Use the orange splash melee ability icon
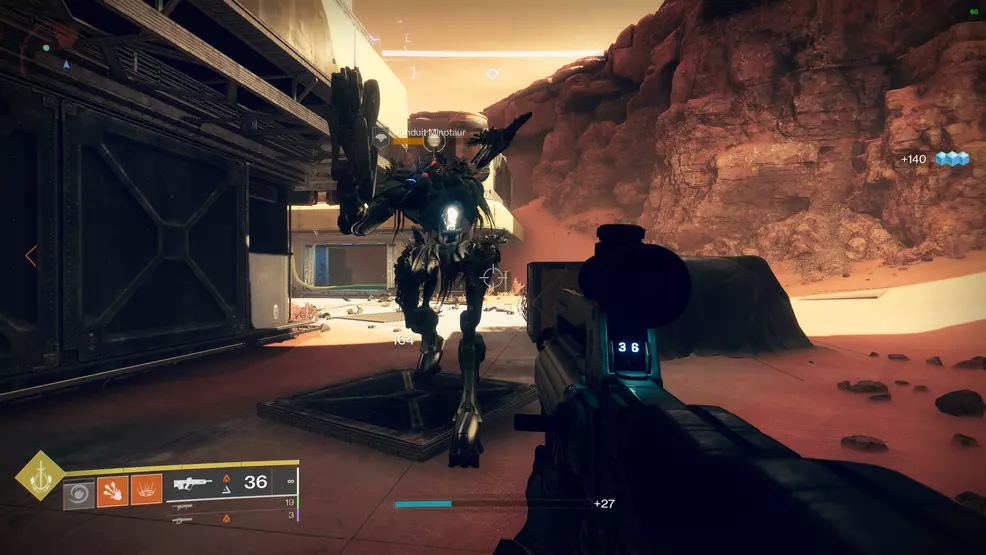Image resolution: width=986 pixels, height=555 pixels. 112,490
